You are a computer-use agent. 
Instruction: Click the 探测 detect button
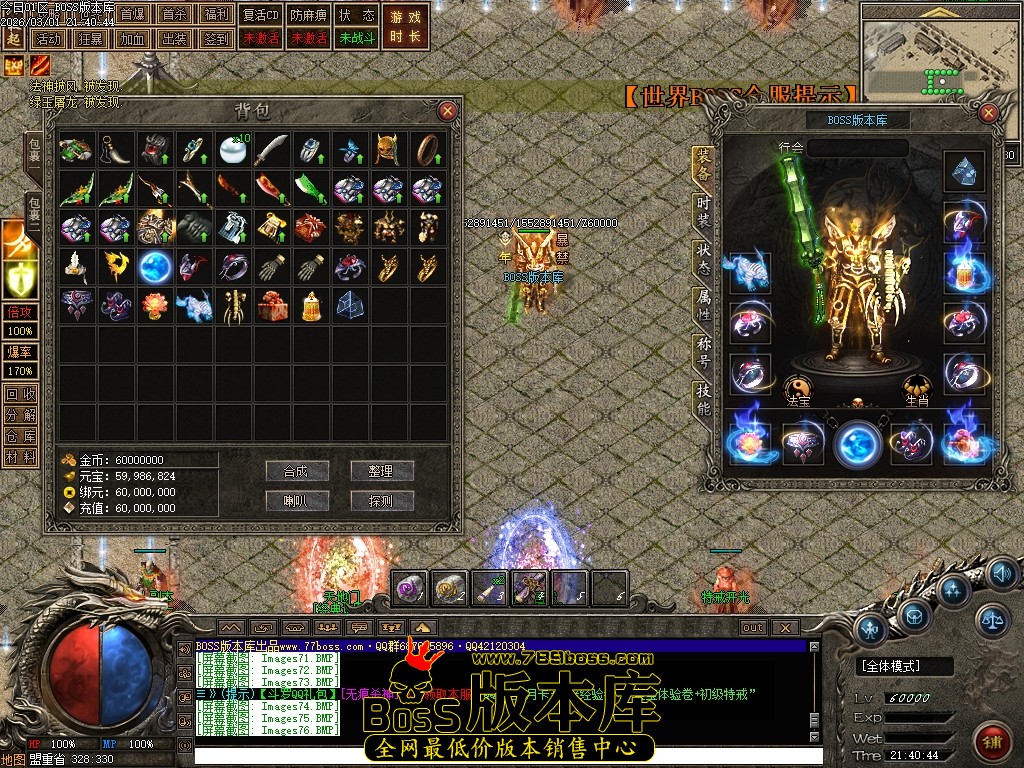382,500
